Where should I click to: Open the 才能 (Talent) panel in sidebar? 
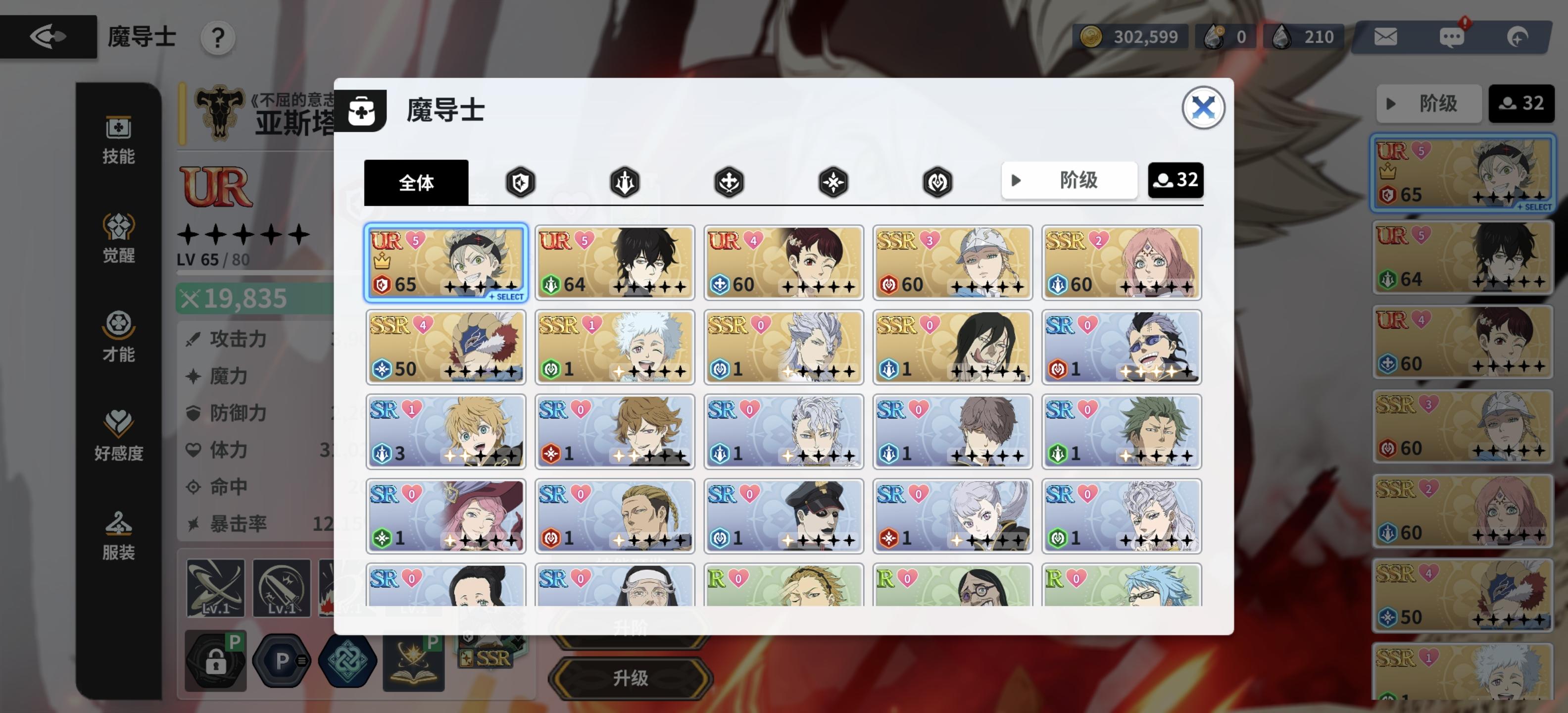(x=119, y=338)
